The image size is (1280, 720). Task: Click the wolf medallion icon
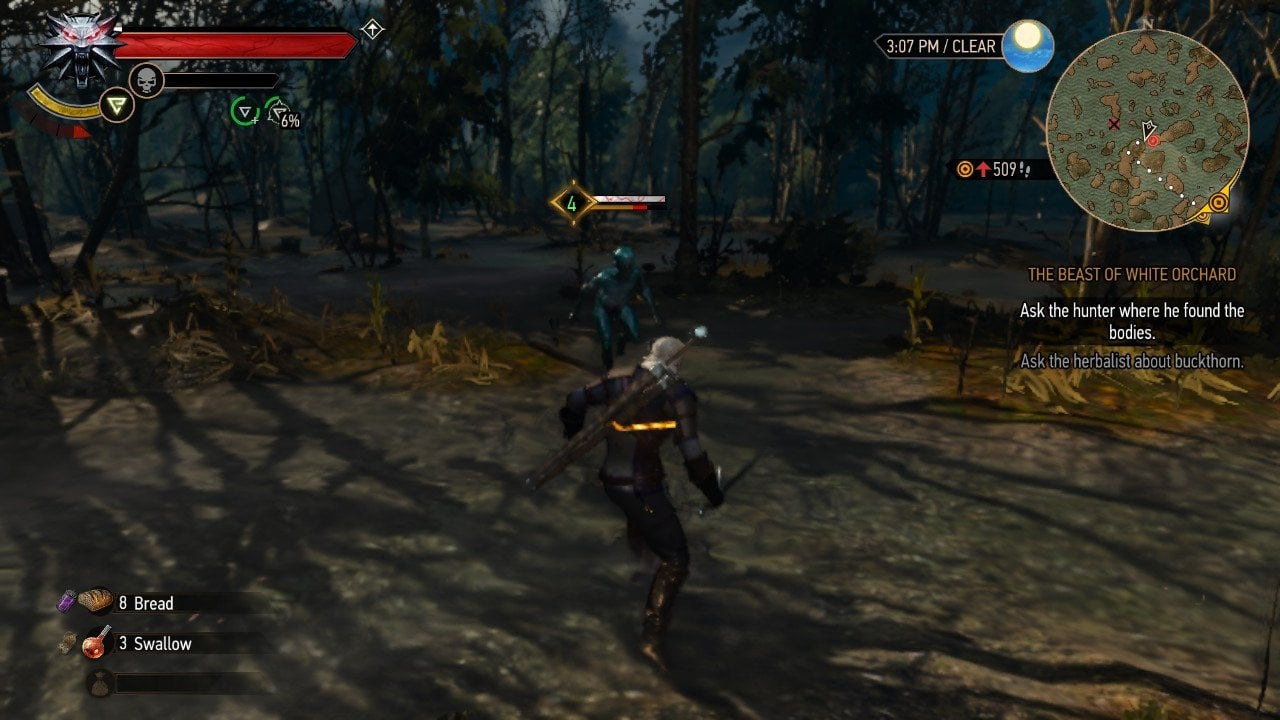78,47
